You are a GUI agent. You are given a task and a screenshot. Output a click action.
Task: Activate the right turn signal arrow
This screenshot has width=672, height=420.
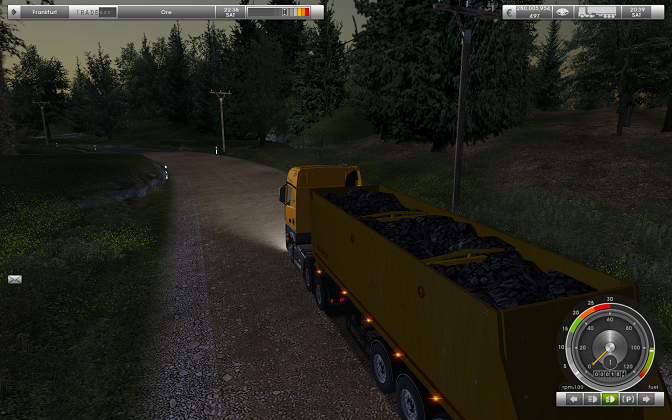[x=647, y=399]
